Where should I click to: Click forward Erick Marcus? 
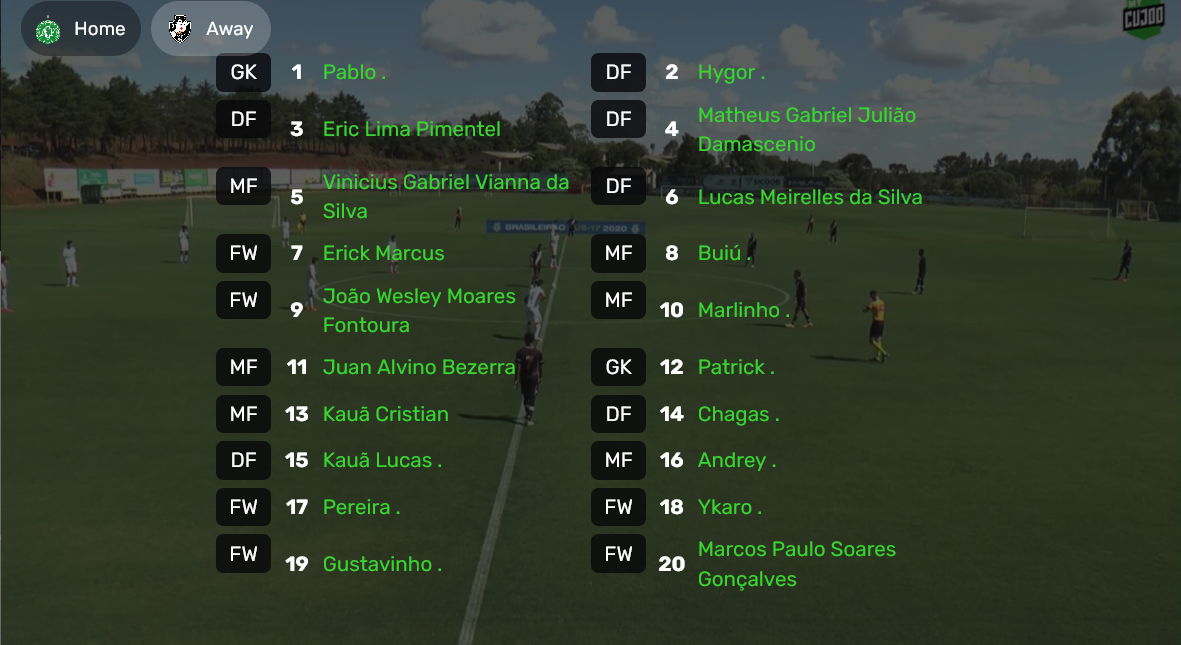(383, 253)
